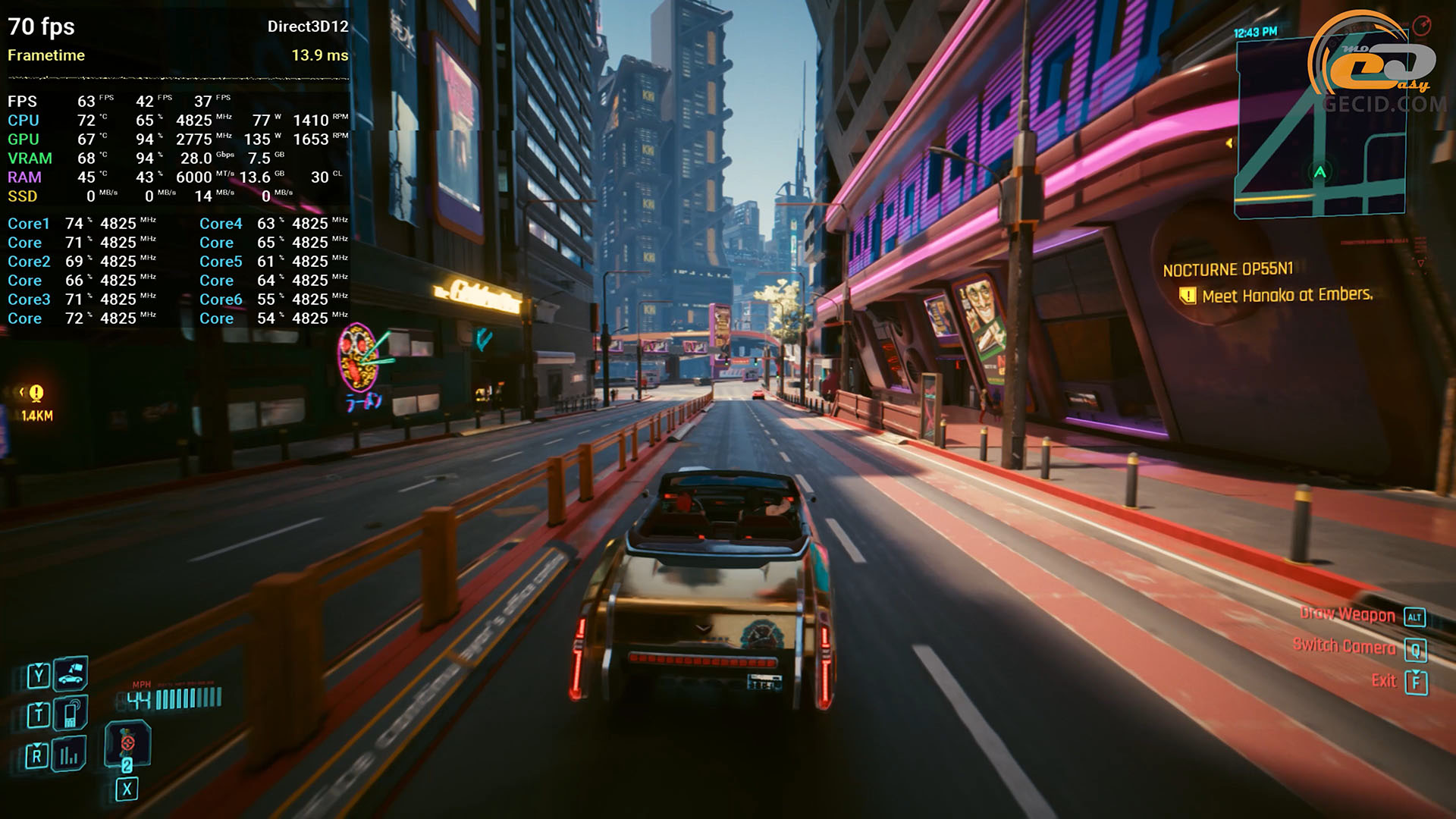Click the minimap showing the street layout
This screenshot has height=819, width=1456.
tap(1319, 129)
